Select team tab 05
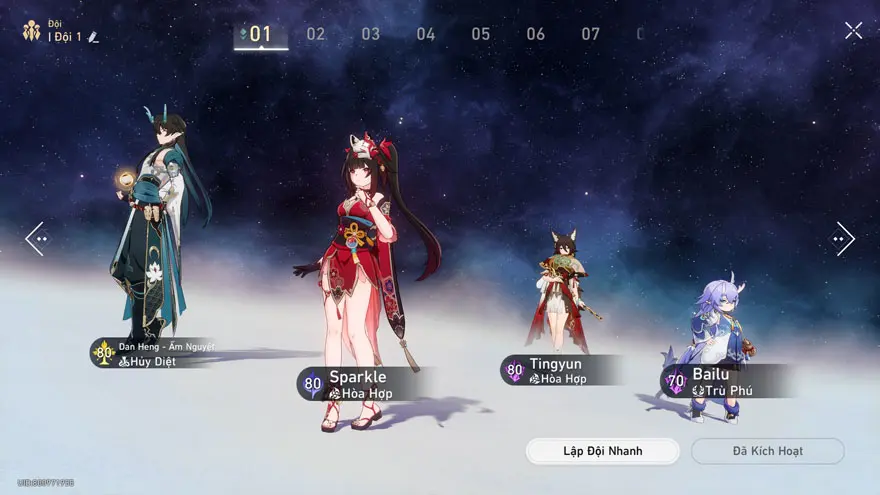The height and width of the screenshot is (495, 880). click(481, 34)
